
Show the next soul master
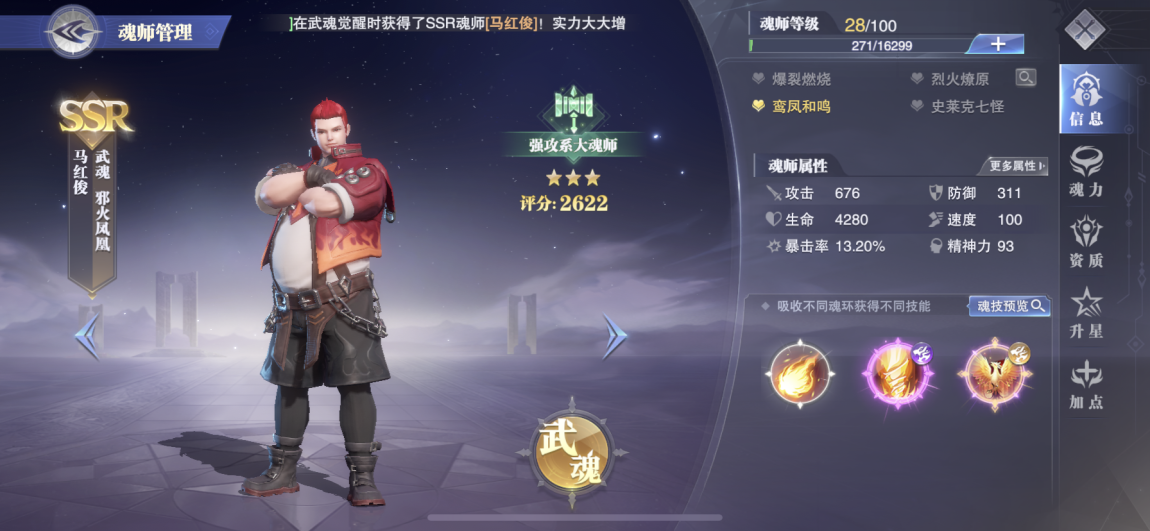pos(614,337)
